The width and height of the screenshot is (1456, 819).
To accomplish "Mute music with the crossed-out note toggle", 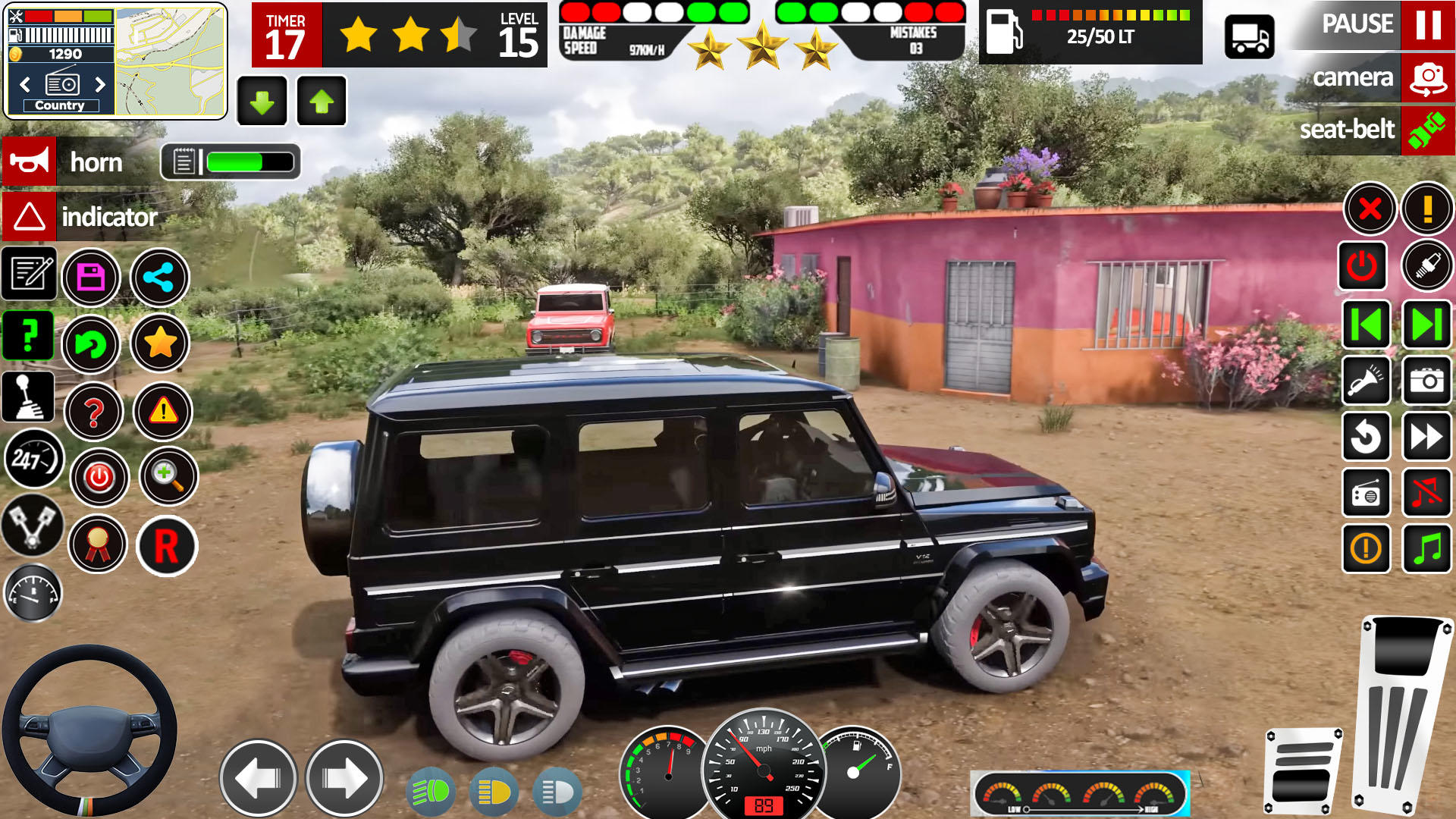I will [x=1426, y=493].
